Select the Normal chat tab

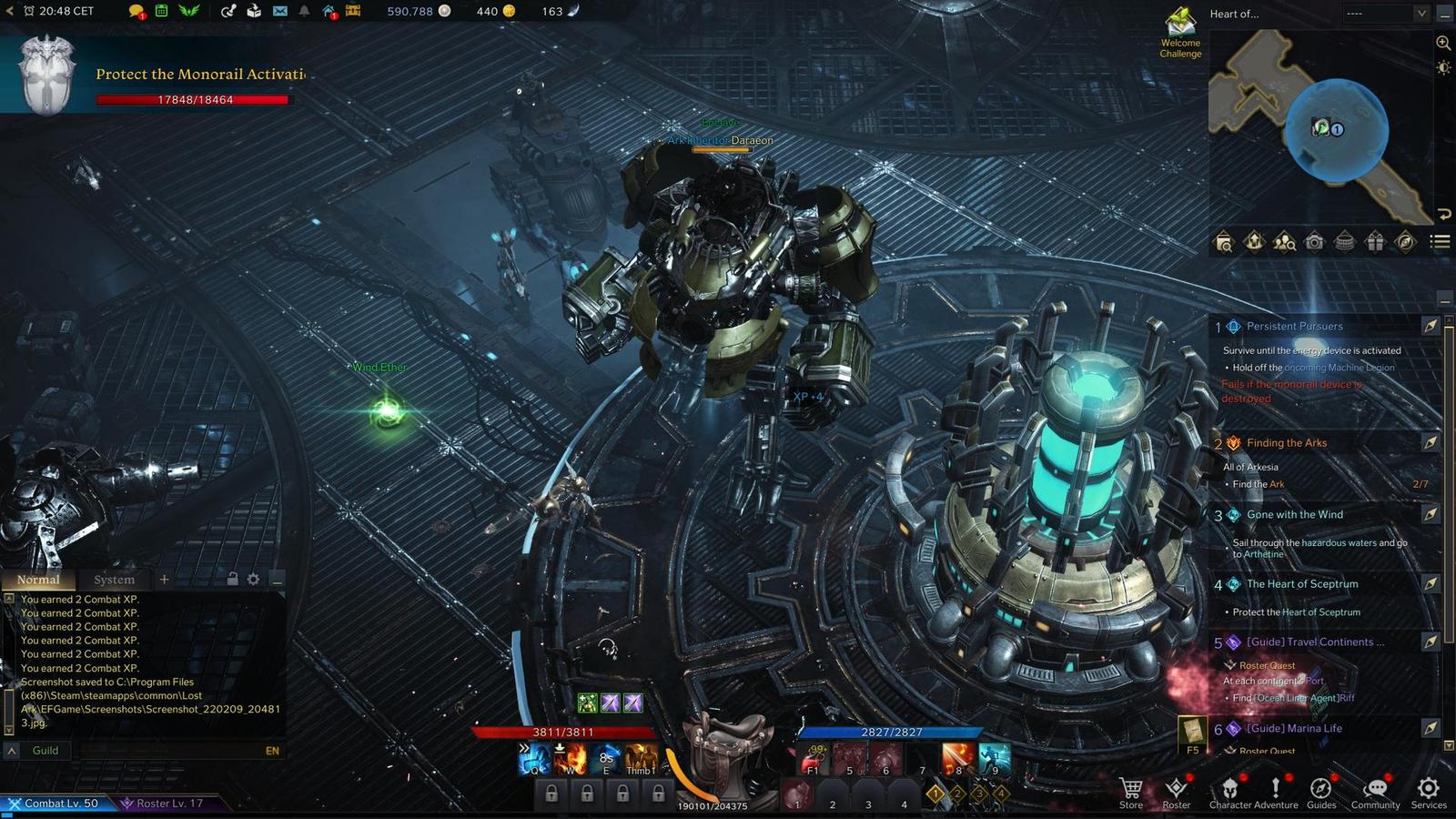click(38, 580)
